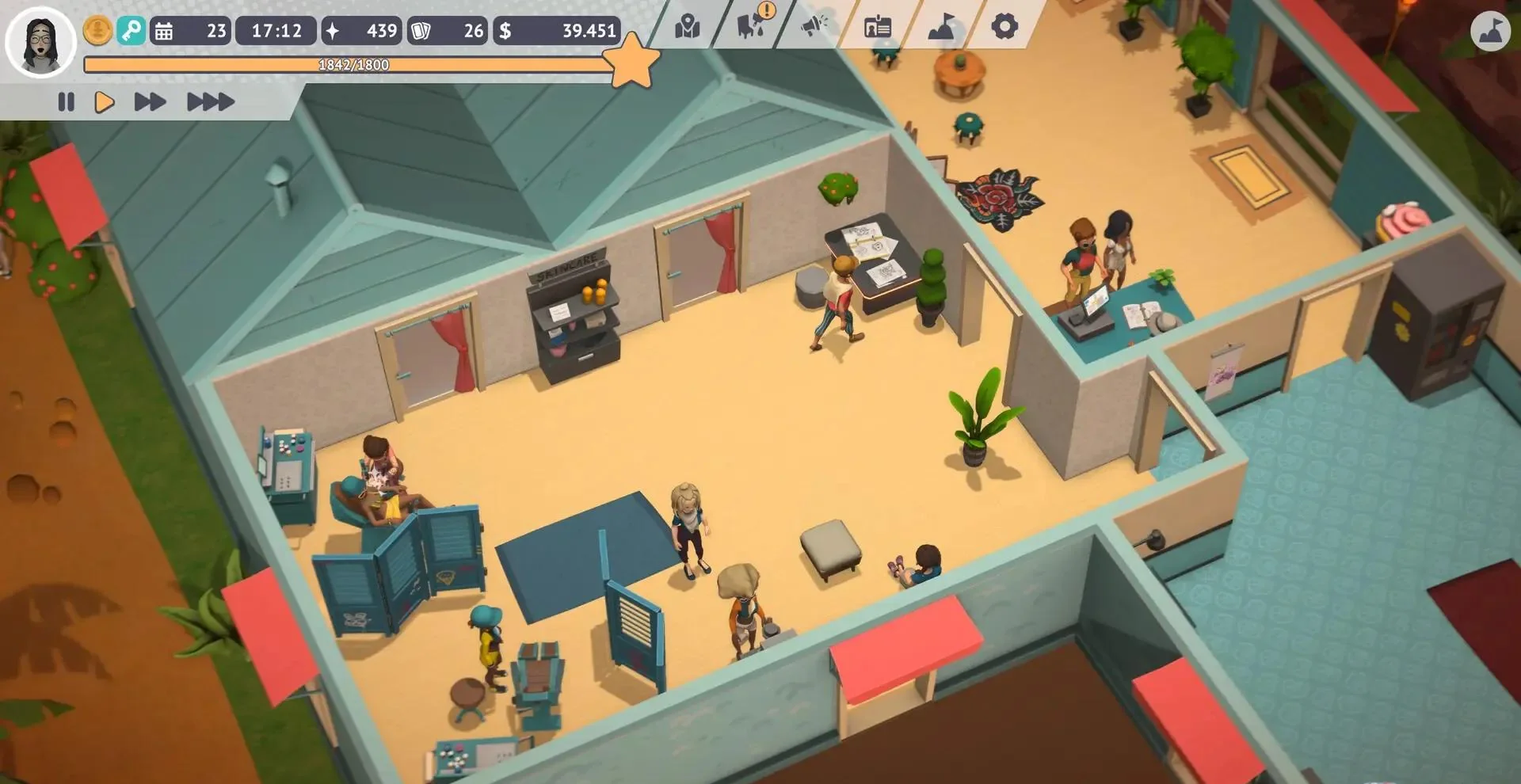Open the staff ID card menu
1521x784 pixels.
pos(877,27)
